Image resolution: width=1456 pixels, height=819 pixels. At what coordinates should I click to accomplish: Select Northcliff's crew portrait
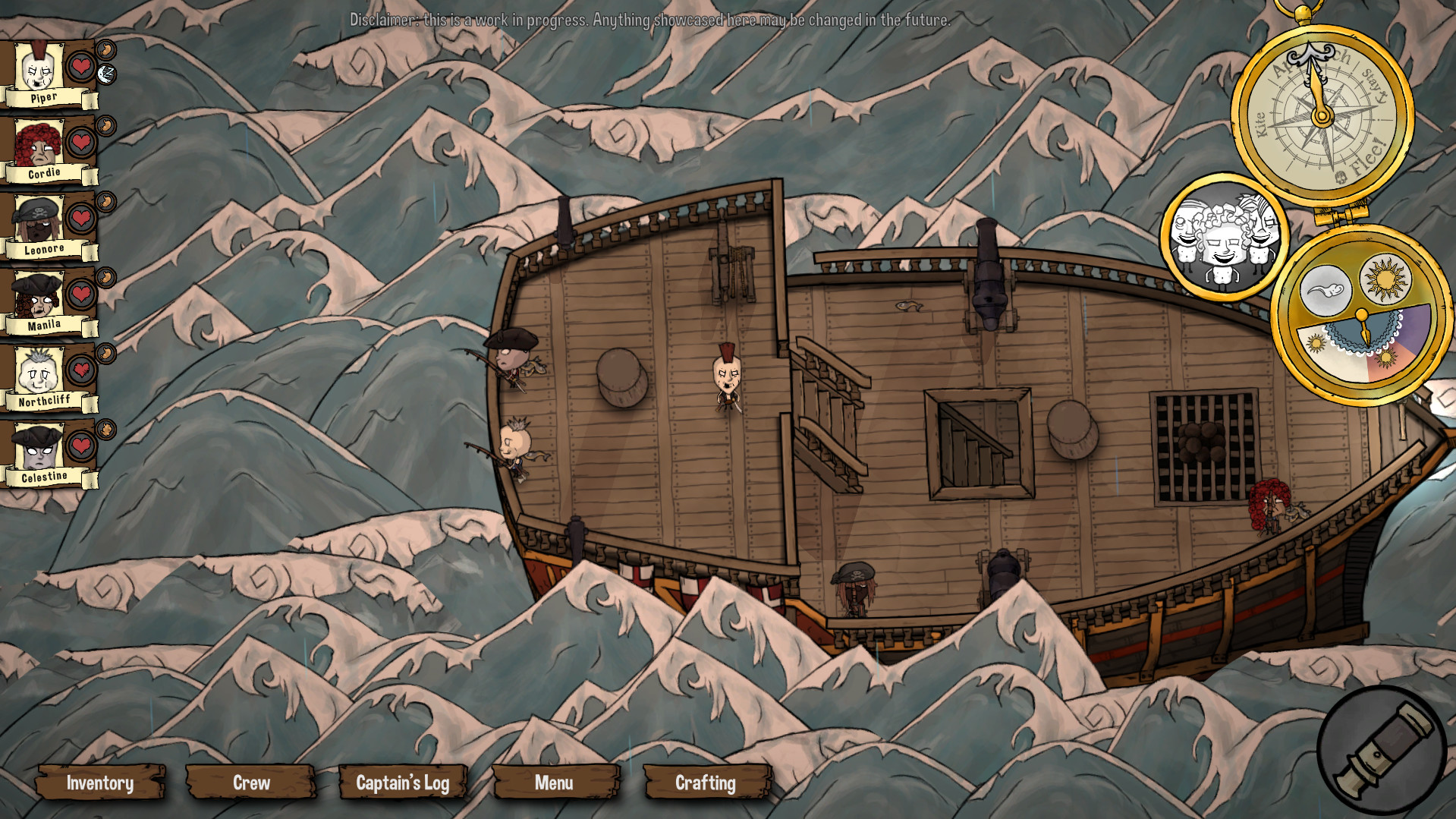39,371
